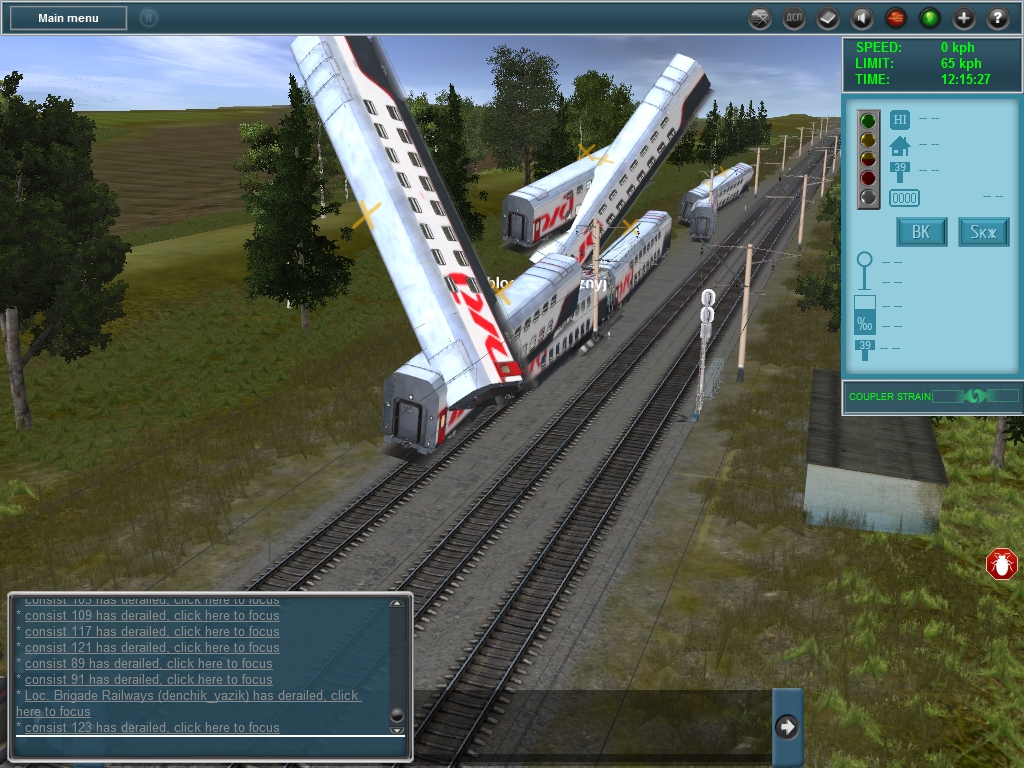Screen dimensions: 1024x768
Task: Click the ДСП toolbar button
Action: point(794,18)
